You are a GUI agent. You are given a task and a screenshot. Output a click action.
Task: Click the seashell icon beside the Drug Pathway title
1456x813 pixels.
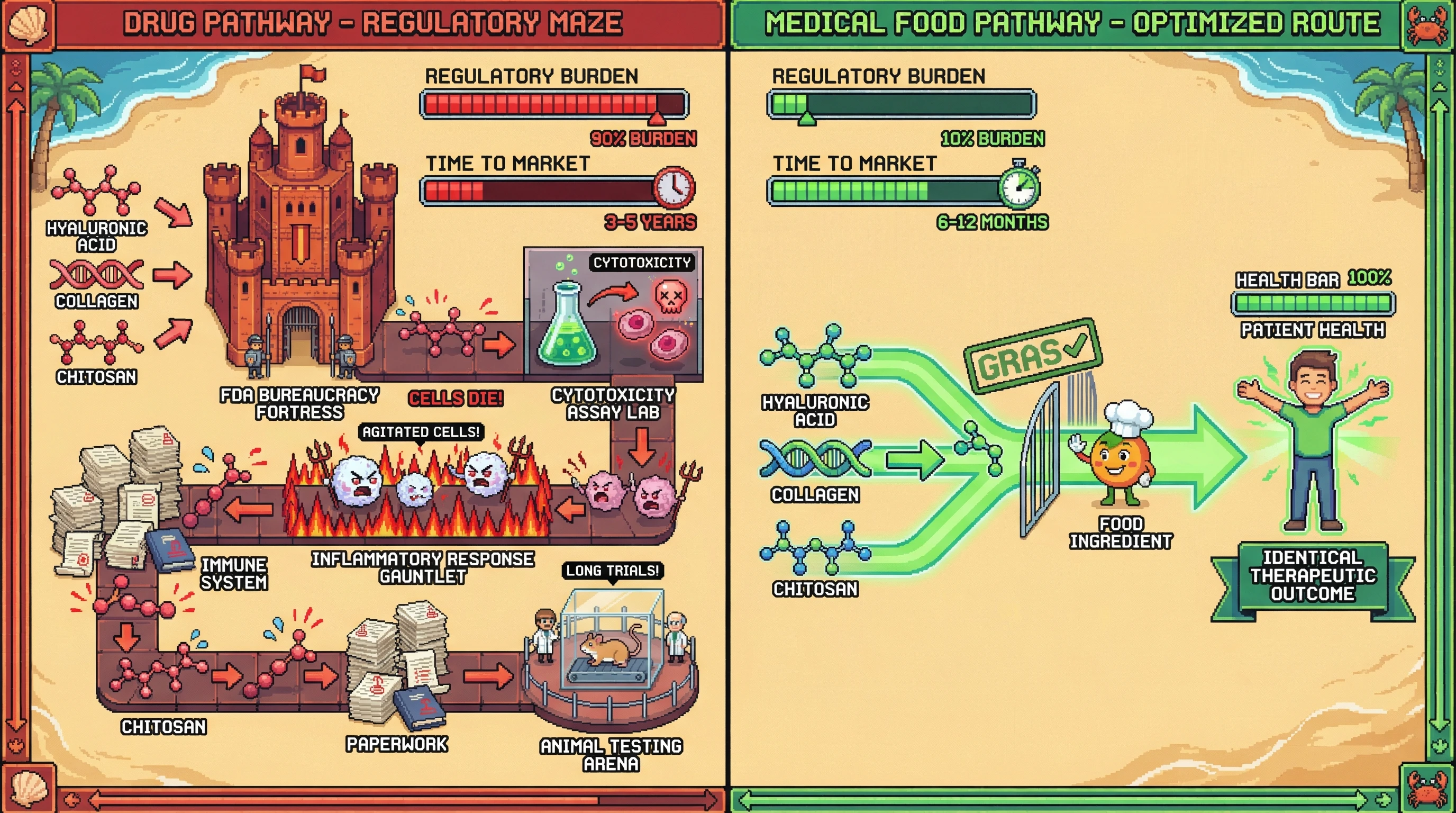point(26,25)
